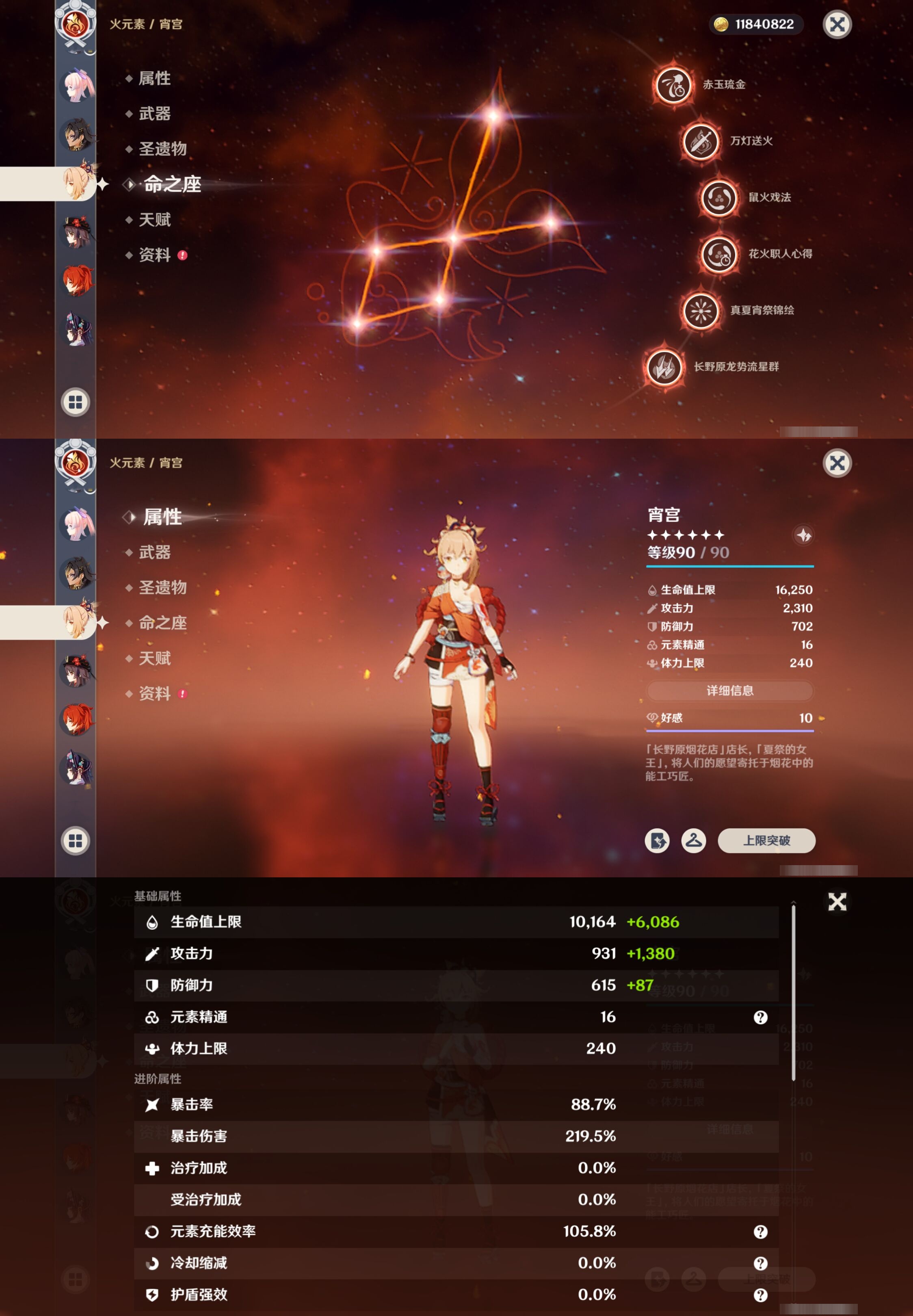Open the 详细信息 detailed stats button
The height and width of the screenshot is (1316, 913).
[729, 690]
